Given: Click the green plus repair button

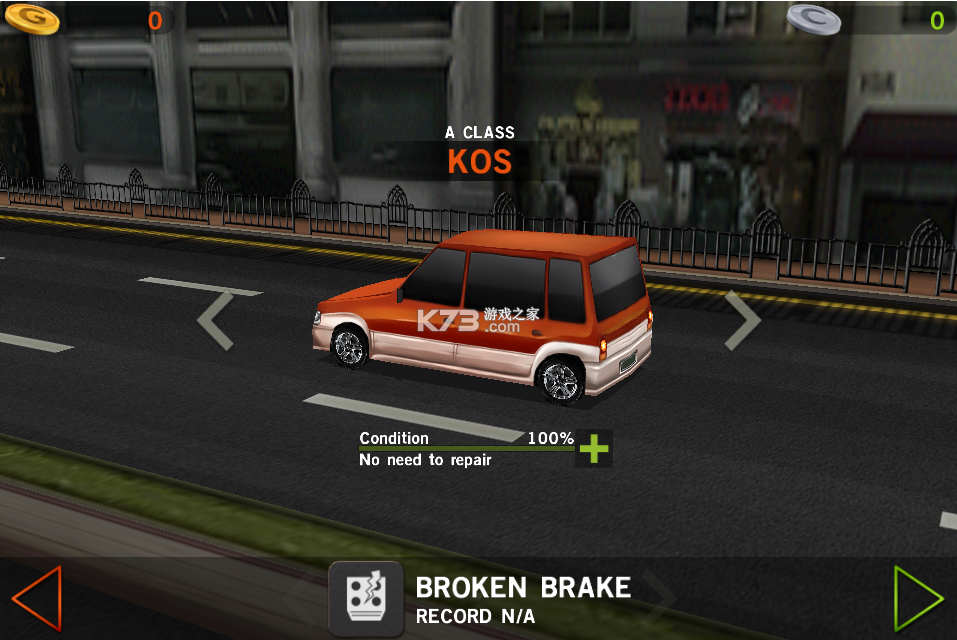Looking at the screenshot, I should click(594, 449).
